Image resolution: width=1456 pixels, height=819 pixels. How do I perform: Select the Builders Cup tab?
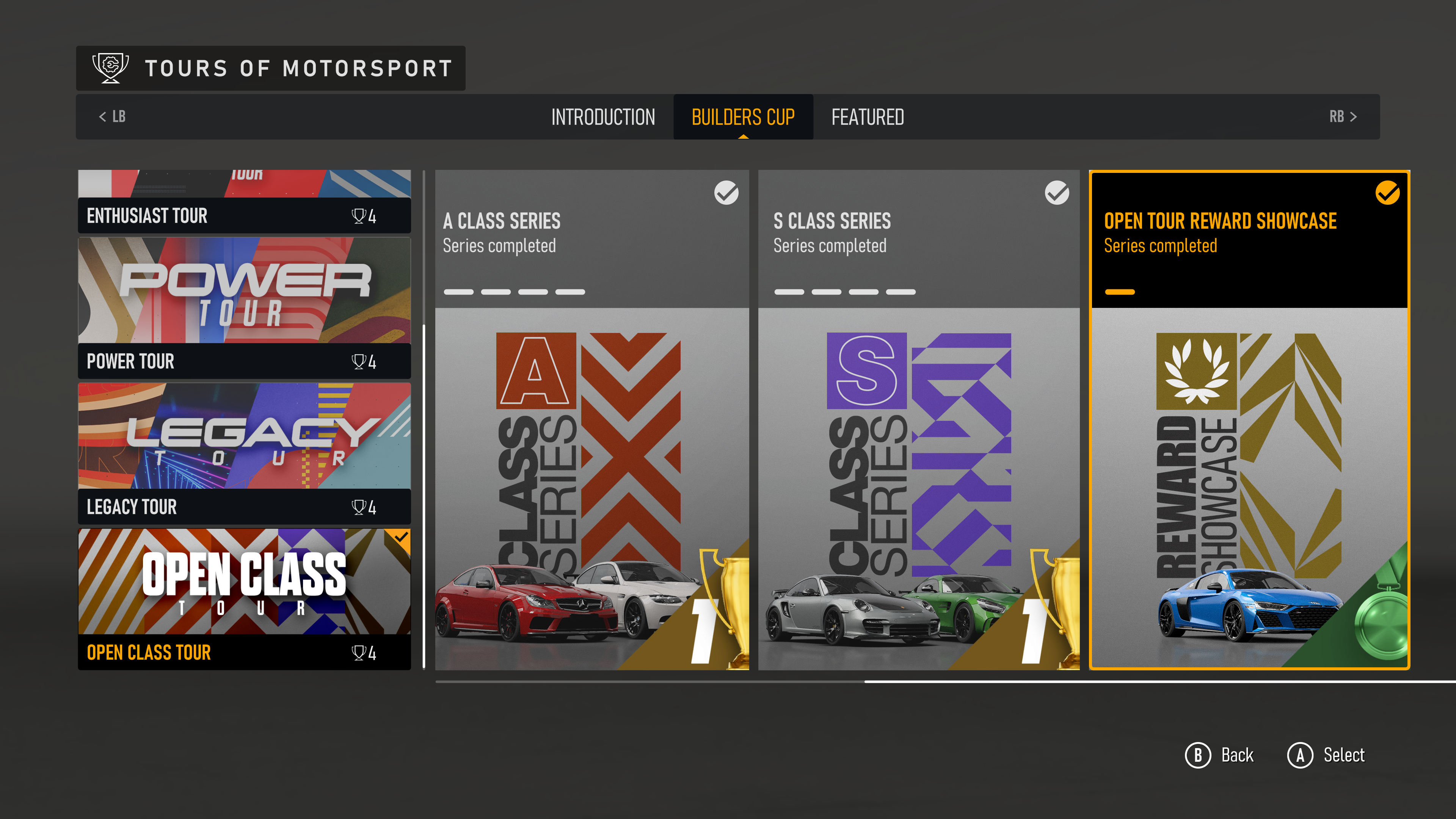click(743, 117)
